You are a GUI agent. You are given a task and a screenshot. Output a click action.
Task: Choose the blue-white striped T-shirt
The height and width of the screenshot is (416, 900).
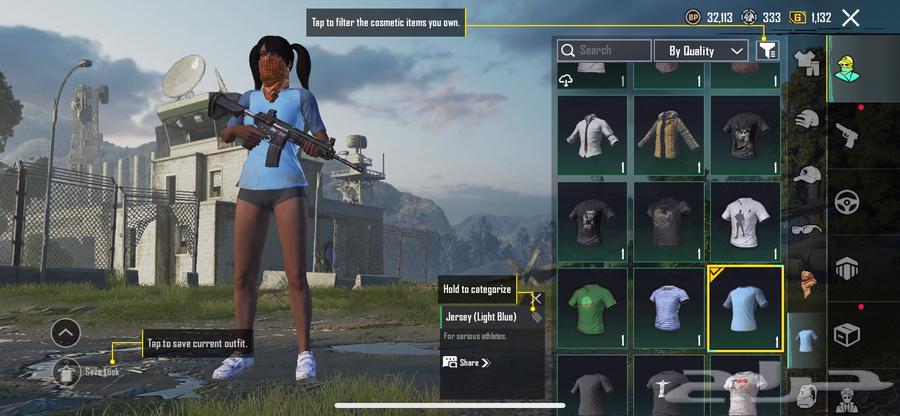pos(668,308)
